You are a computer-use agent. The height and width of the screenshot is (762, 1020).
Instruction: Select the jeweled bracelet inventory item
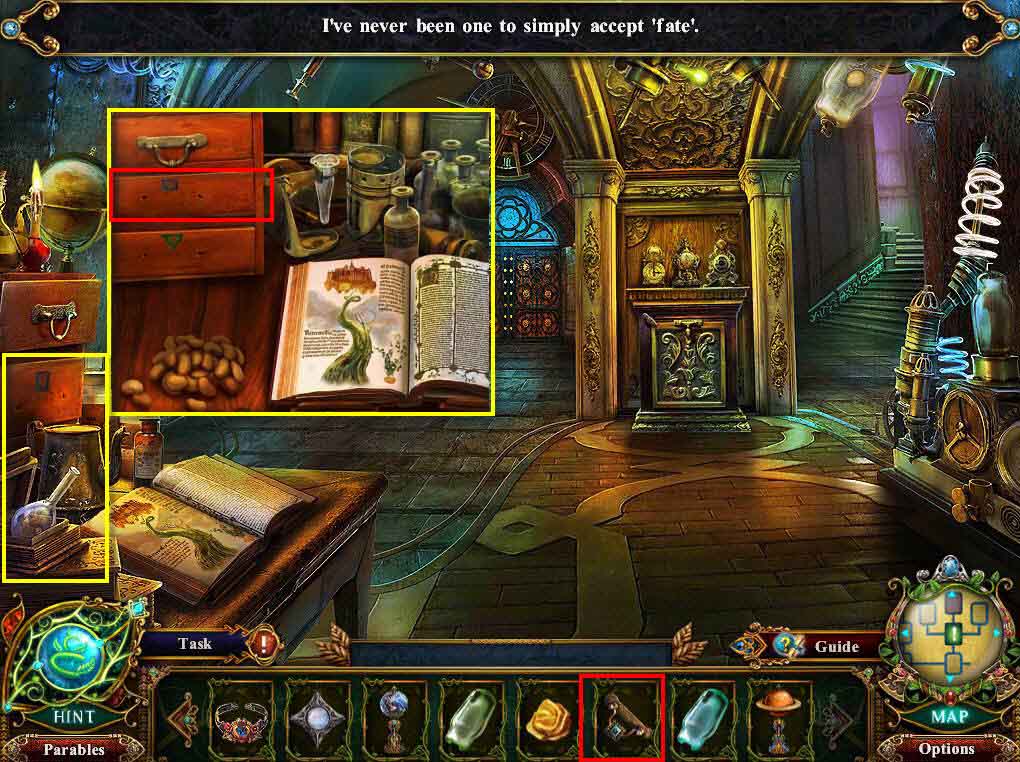(243, 717)
